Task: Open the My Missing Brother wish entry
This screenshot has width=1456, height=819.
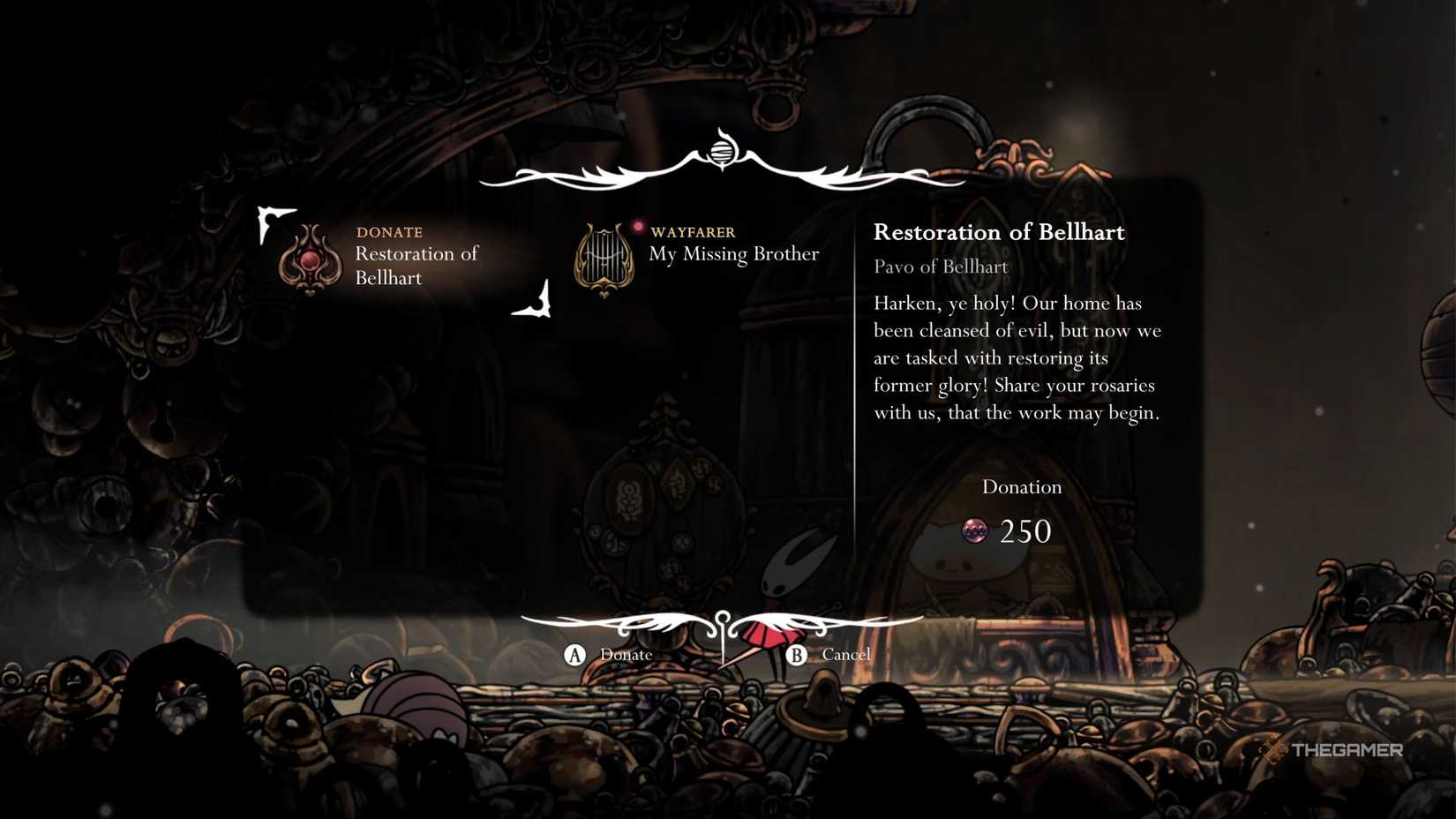Action: (x=733, y=253)
